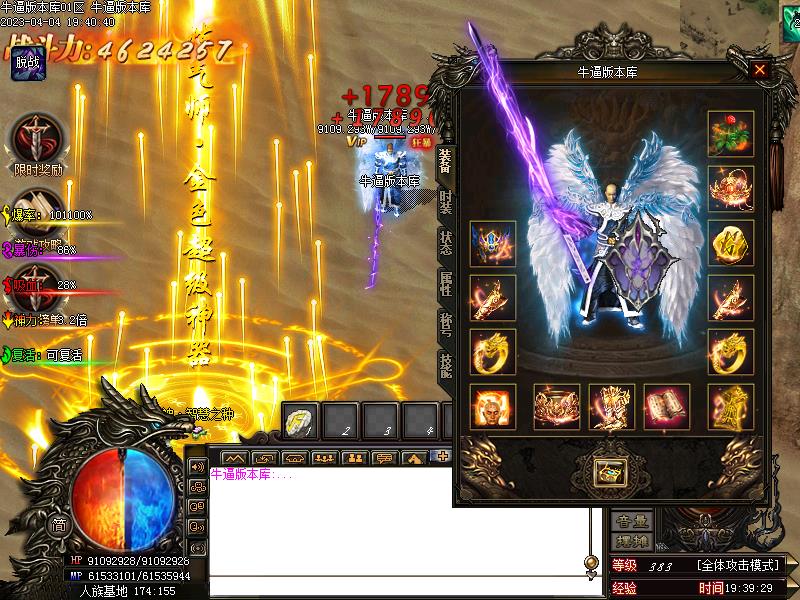Choose the glowing face medal slot
800x600 pixels.
493,406
